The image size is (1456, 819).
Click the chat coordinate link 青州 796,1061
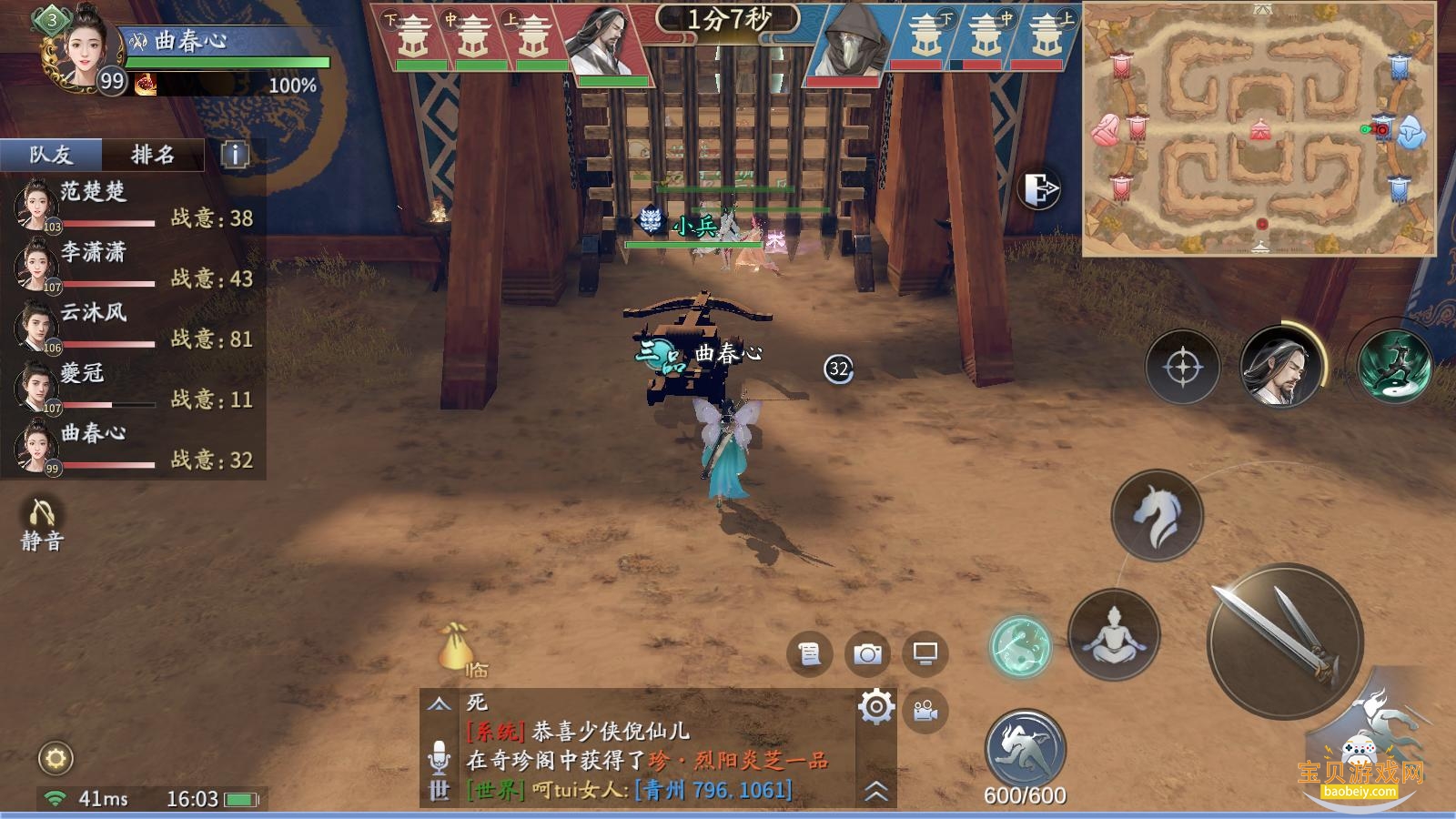pyautogui.click(x=713, y=790)
